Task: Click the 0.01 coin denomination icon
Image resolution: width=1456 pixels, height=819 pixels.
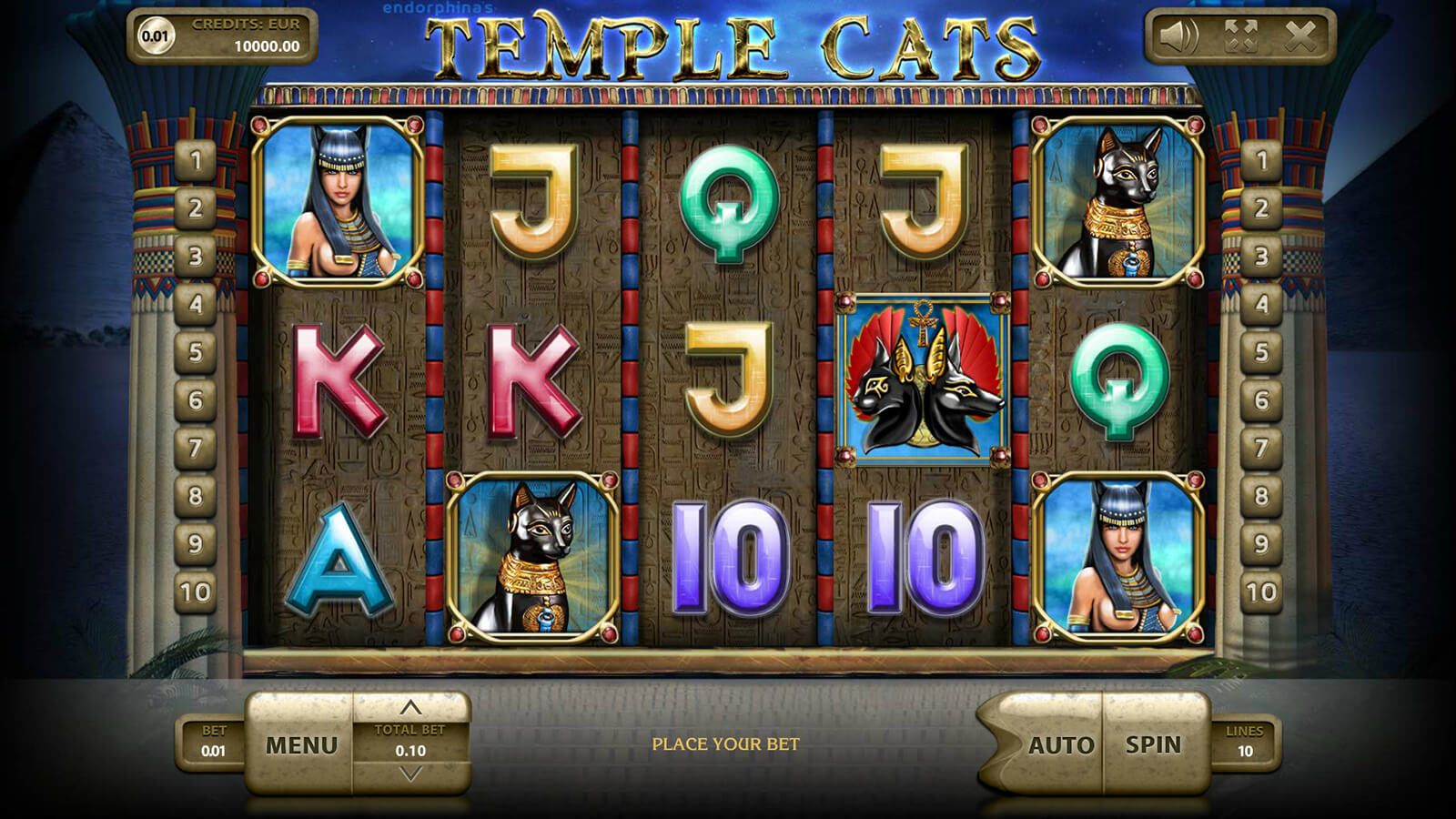Action: (155, 36)
